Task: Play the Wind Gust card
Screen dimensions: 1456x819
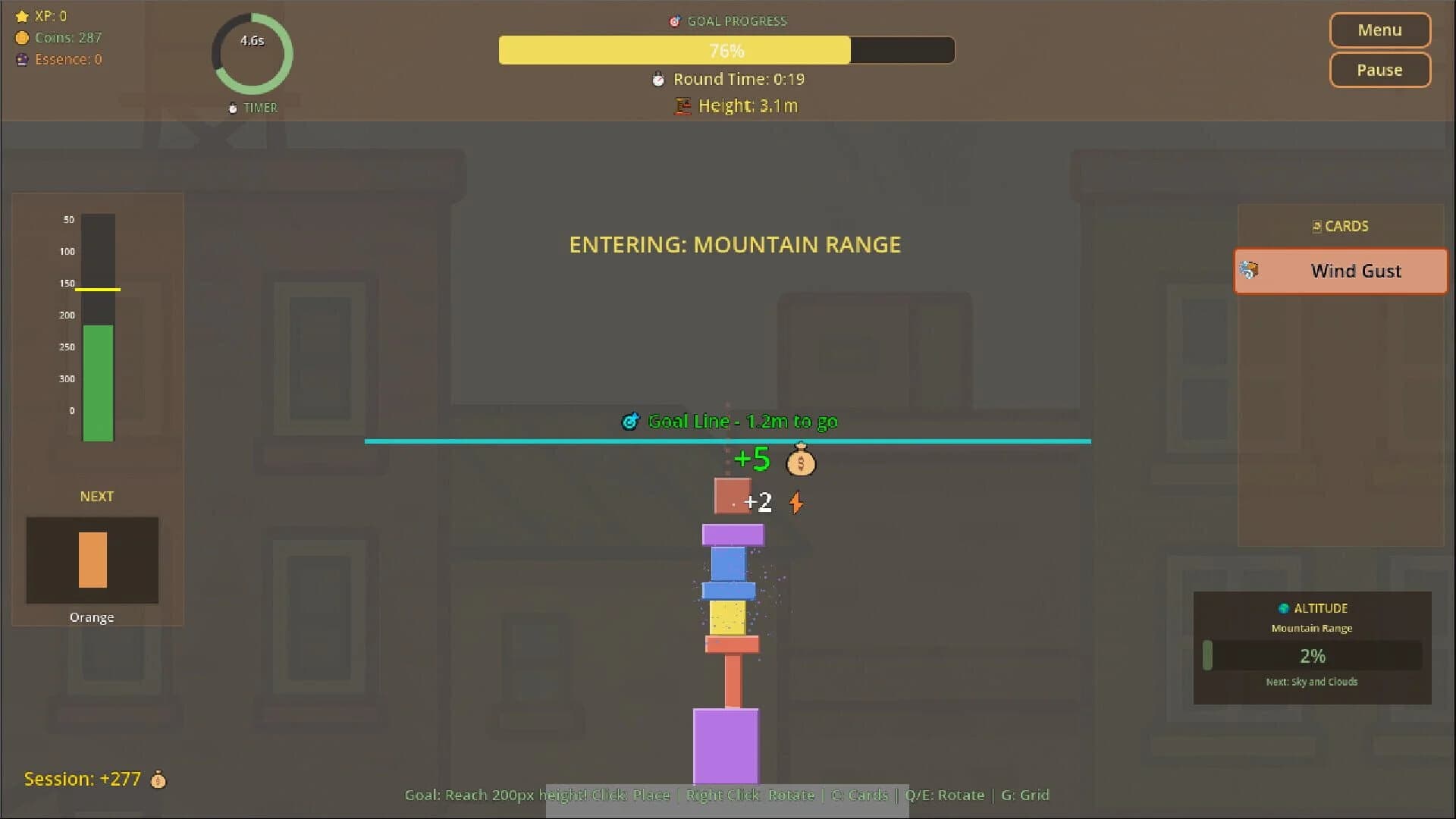Action: (x=1339, y=271)
